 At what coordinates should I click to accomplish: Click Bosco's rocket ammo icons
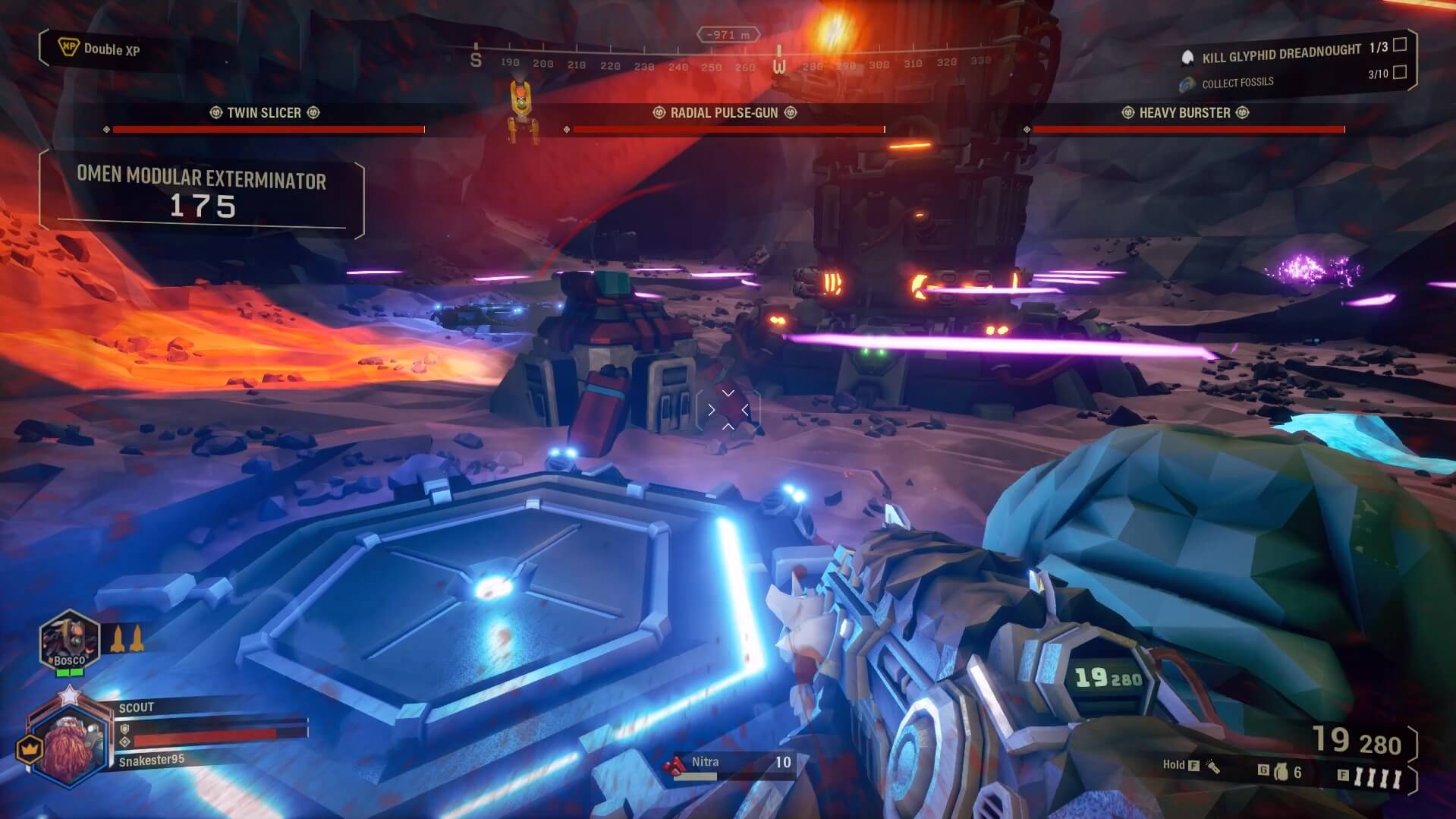pos(127,639)
